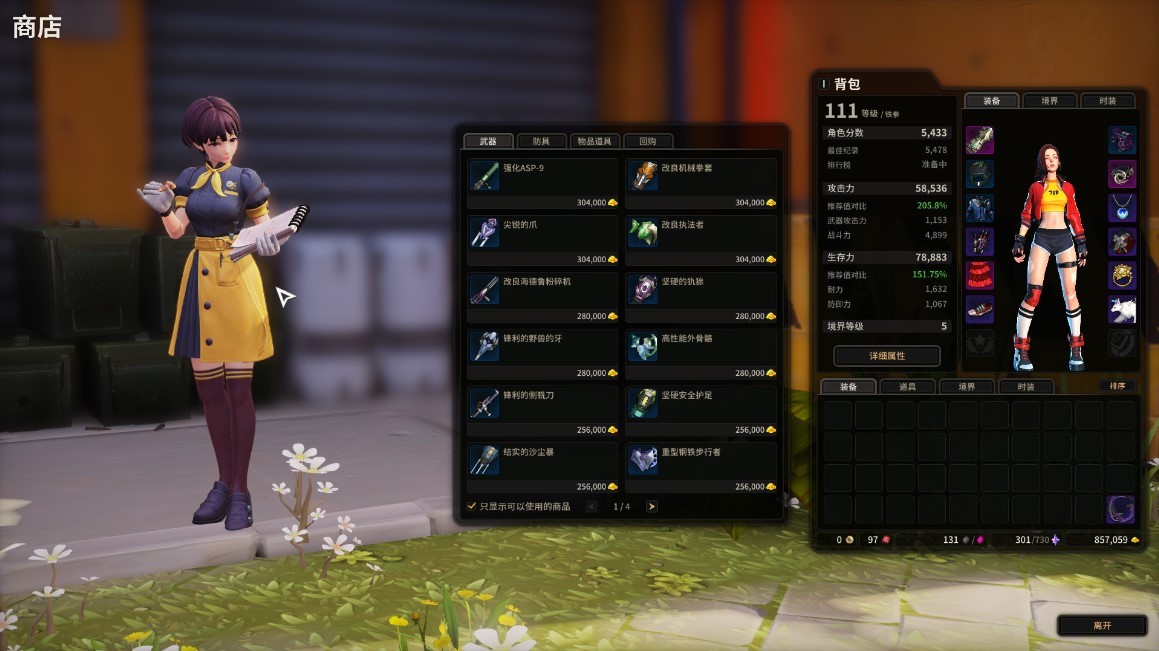Pick the 尖锐的爪 weapon entry
Screen dimensions: 1159x651
(x=543, y=242)
